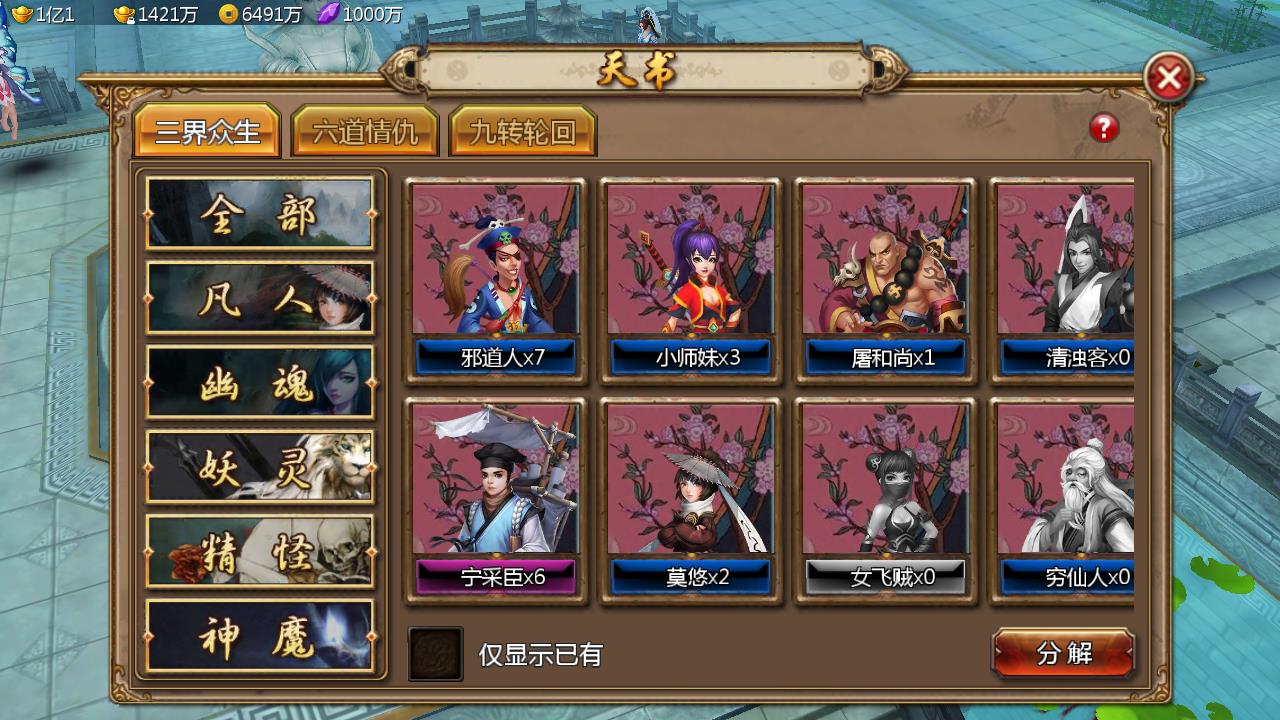Screen dimensions: 1280x720
Task: Select the 全部 filter option
Action: click(260, 214)
